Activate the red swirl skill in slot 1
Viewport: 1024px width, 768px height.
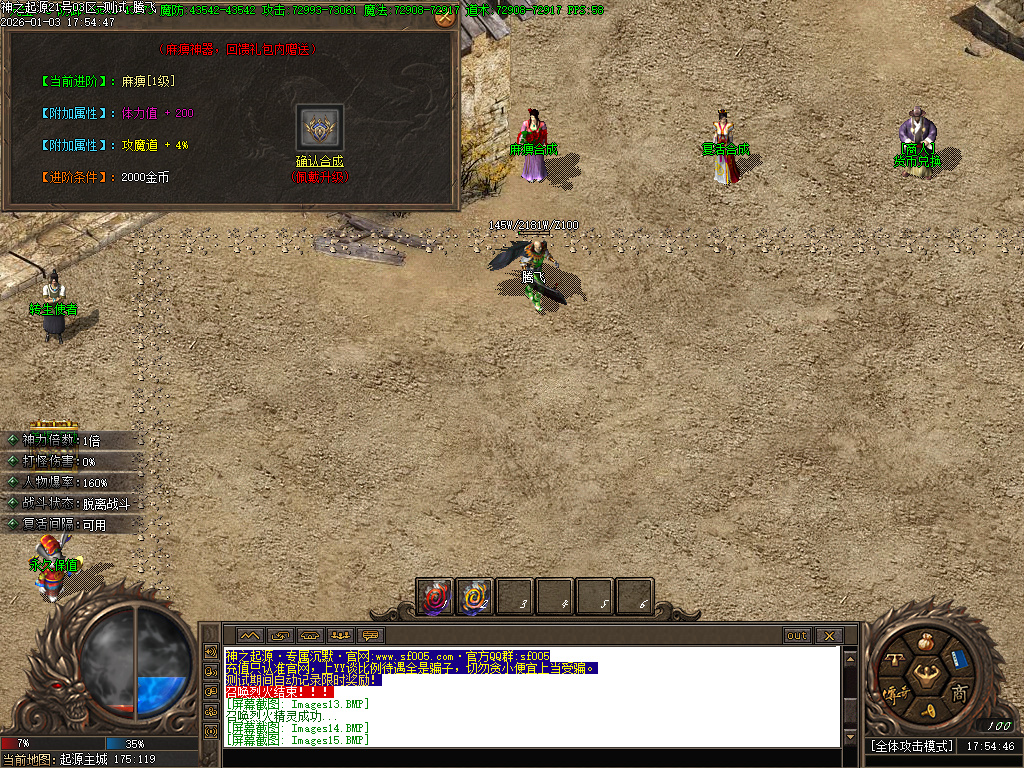pyautogui.click(x=435, y=597)
